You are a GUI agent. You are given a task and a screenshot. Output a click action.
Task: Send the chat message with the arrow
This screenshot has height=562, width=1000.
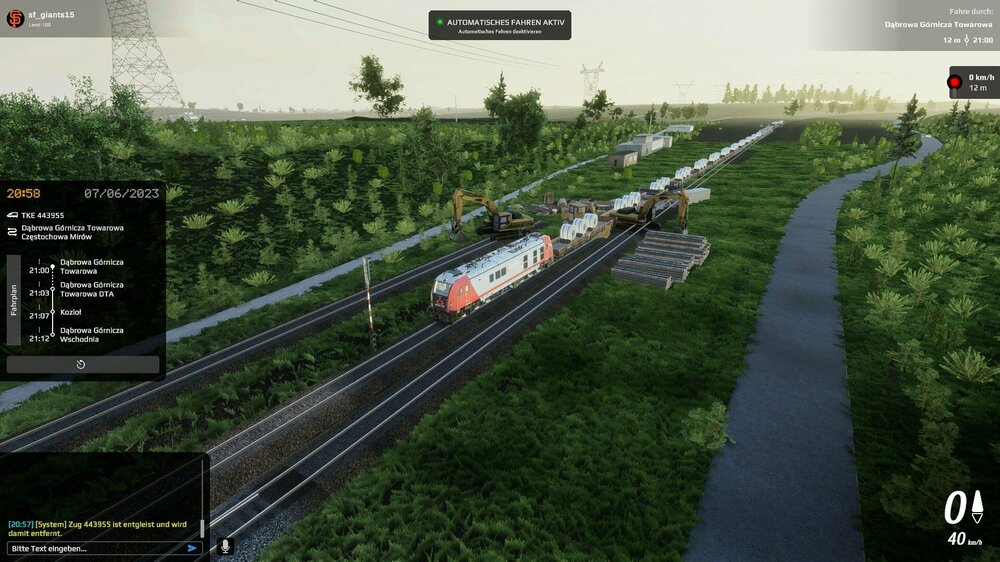(192, 548)
